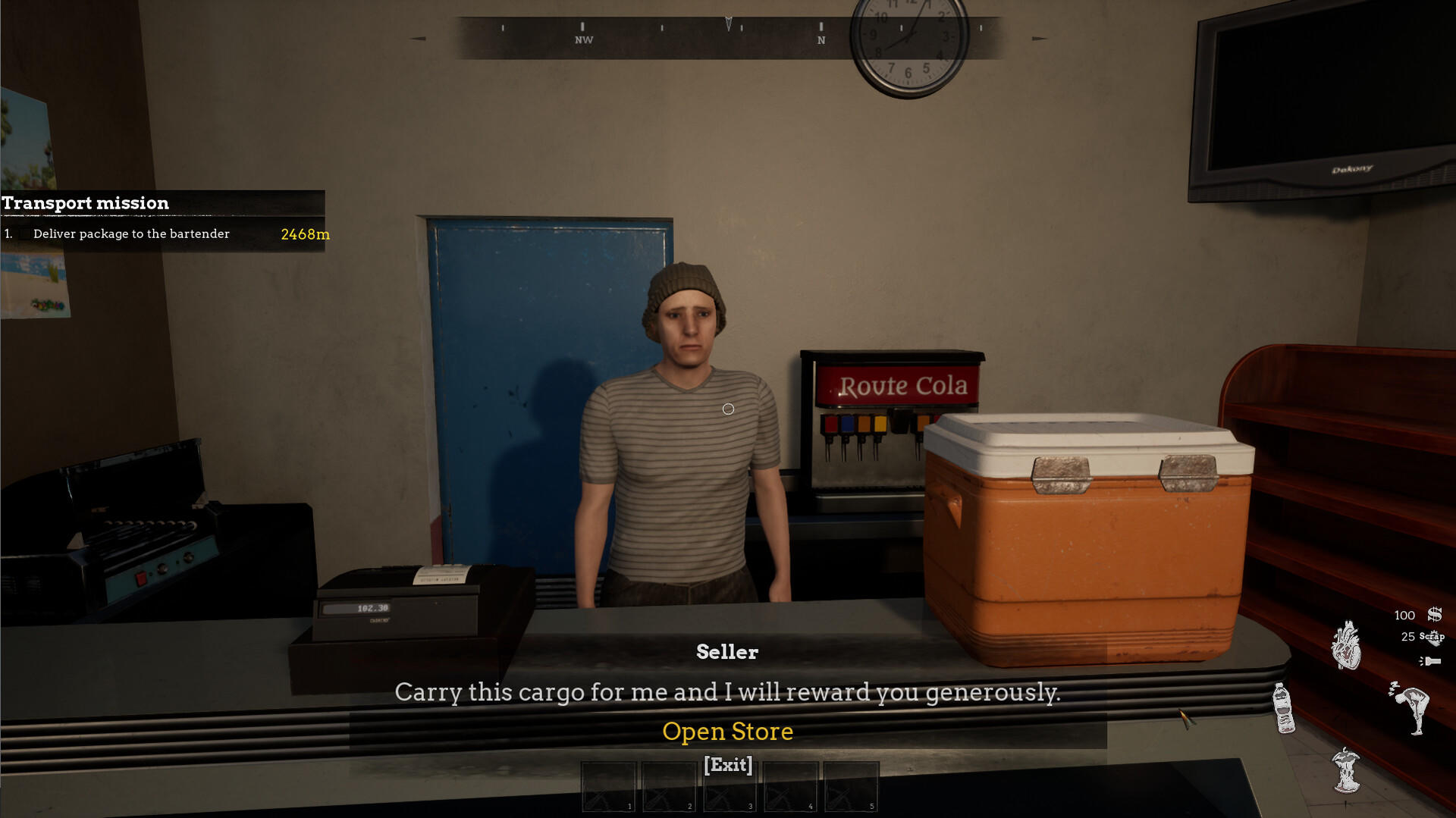Click the Seller name label

(x=727, y=651)
